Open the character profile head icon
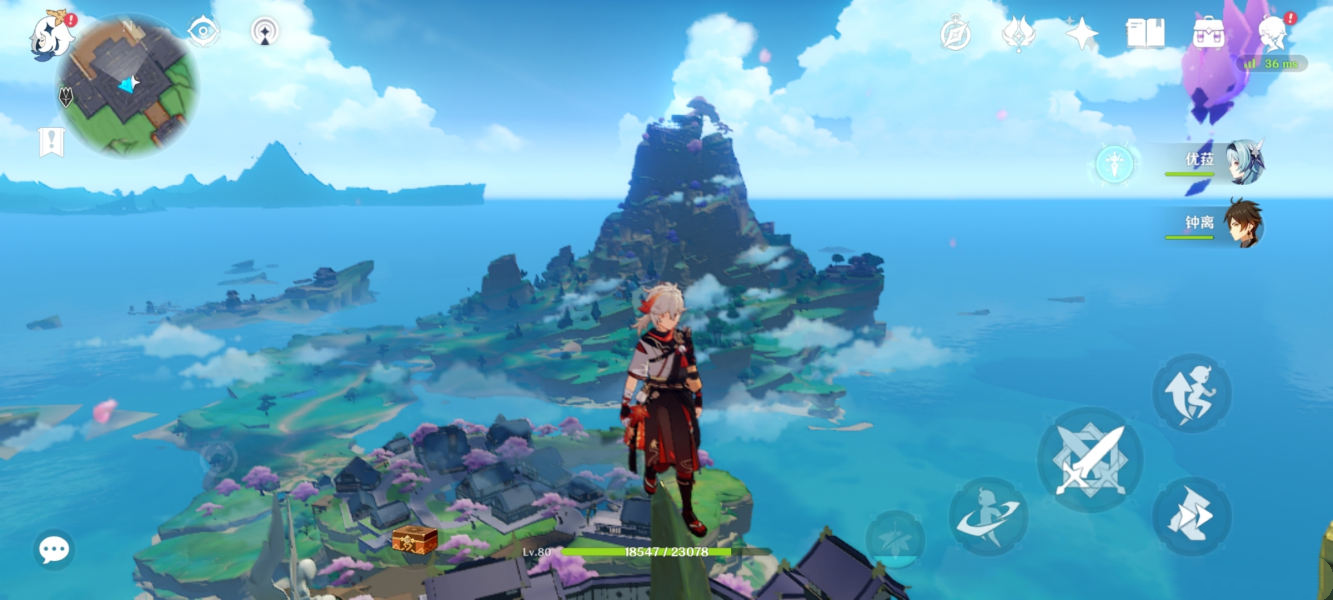1333x600 pixels. 1272,33
